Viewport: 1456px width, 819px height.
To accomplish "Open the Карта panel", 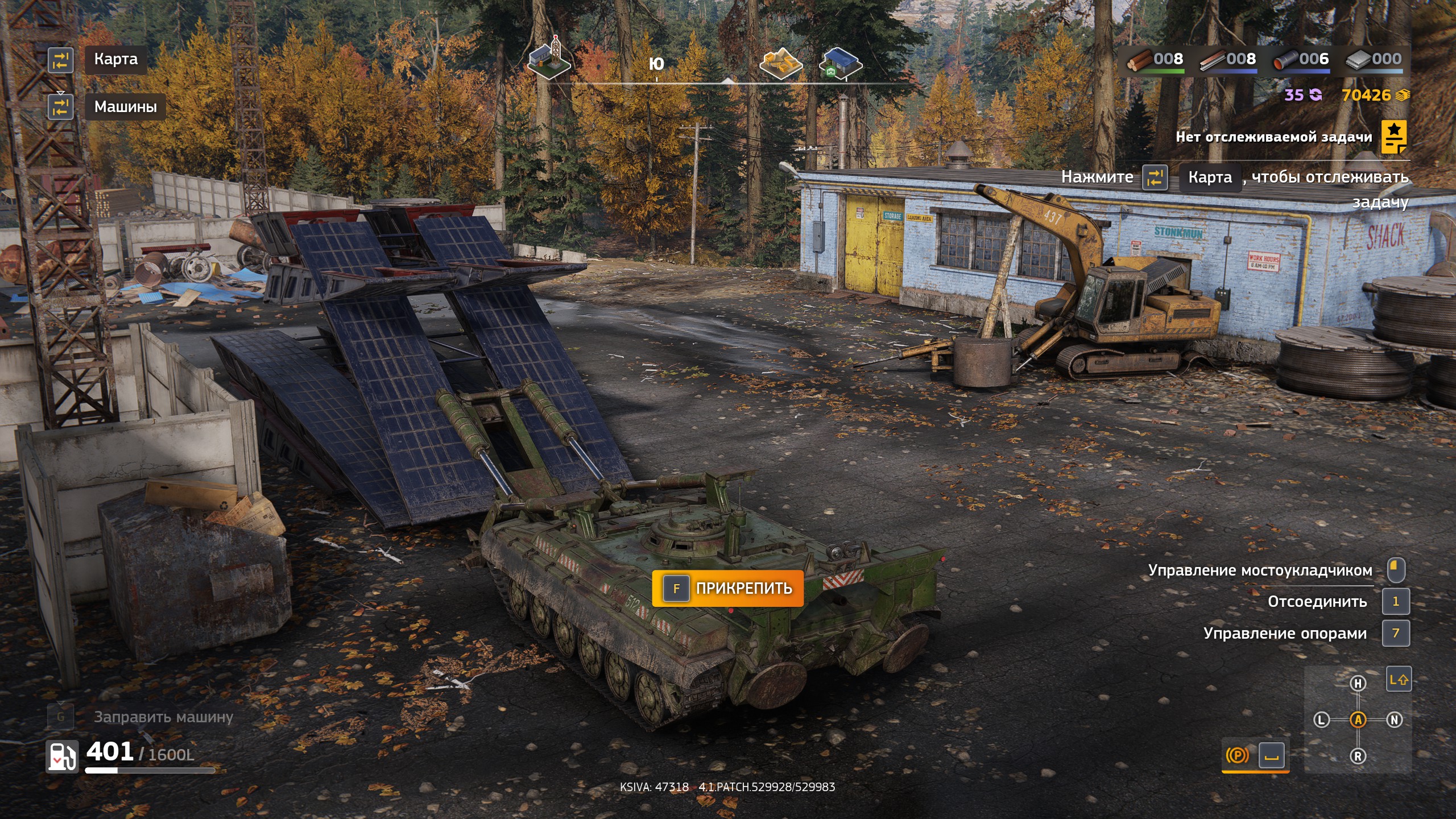I will (115, 59).
